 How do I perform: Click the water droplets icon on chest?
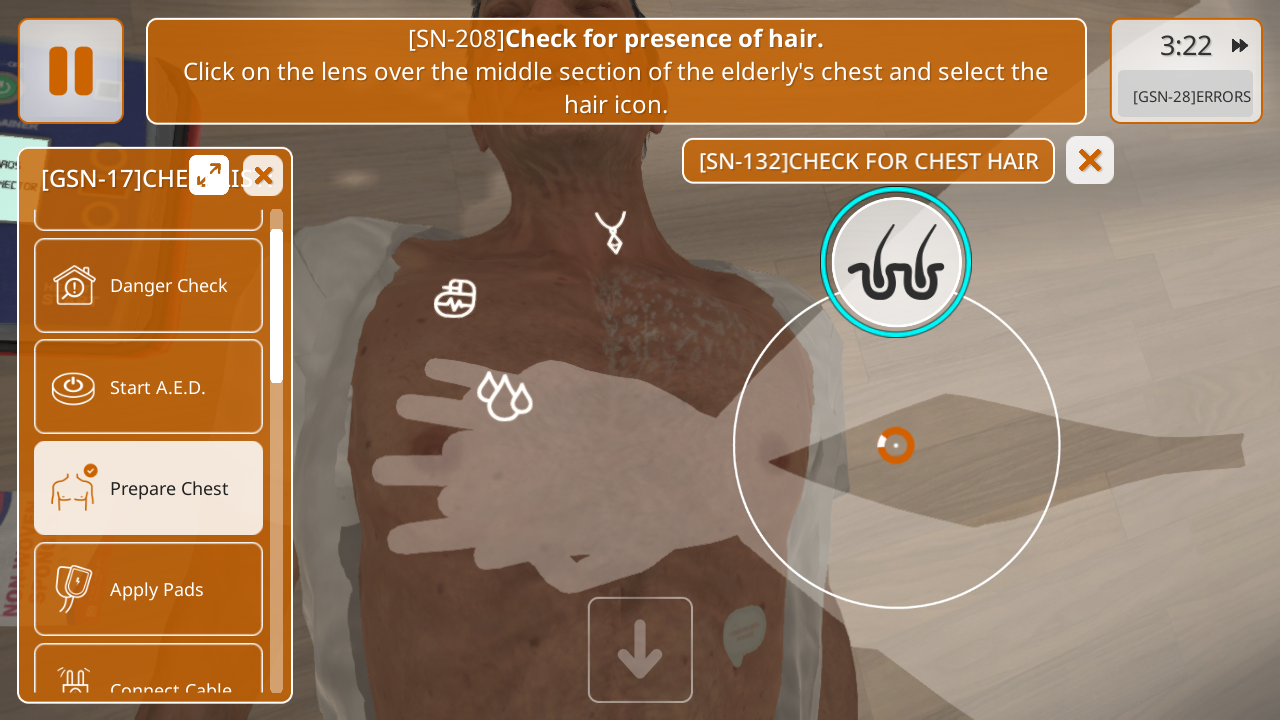505,396
